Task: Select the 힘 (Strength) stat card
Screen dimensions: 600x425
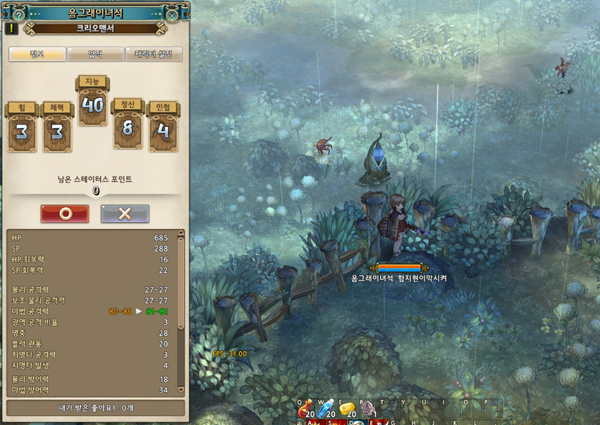Action: (x=24, y=128)
